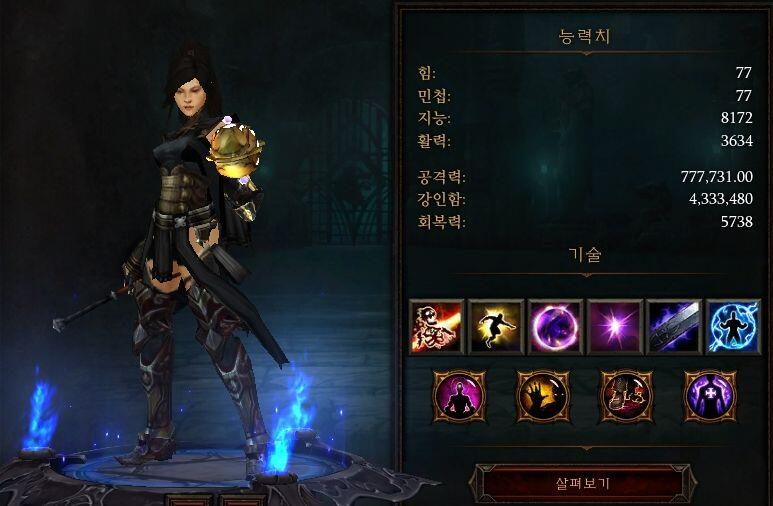The image size is (773, 506).
Task: Click the purple starburst skill icon
Action: [x=614, y=326]
